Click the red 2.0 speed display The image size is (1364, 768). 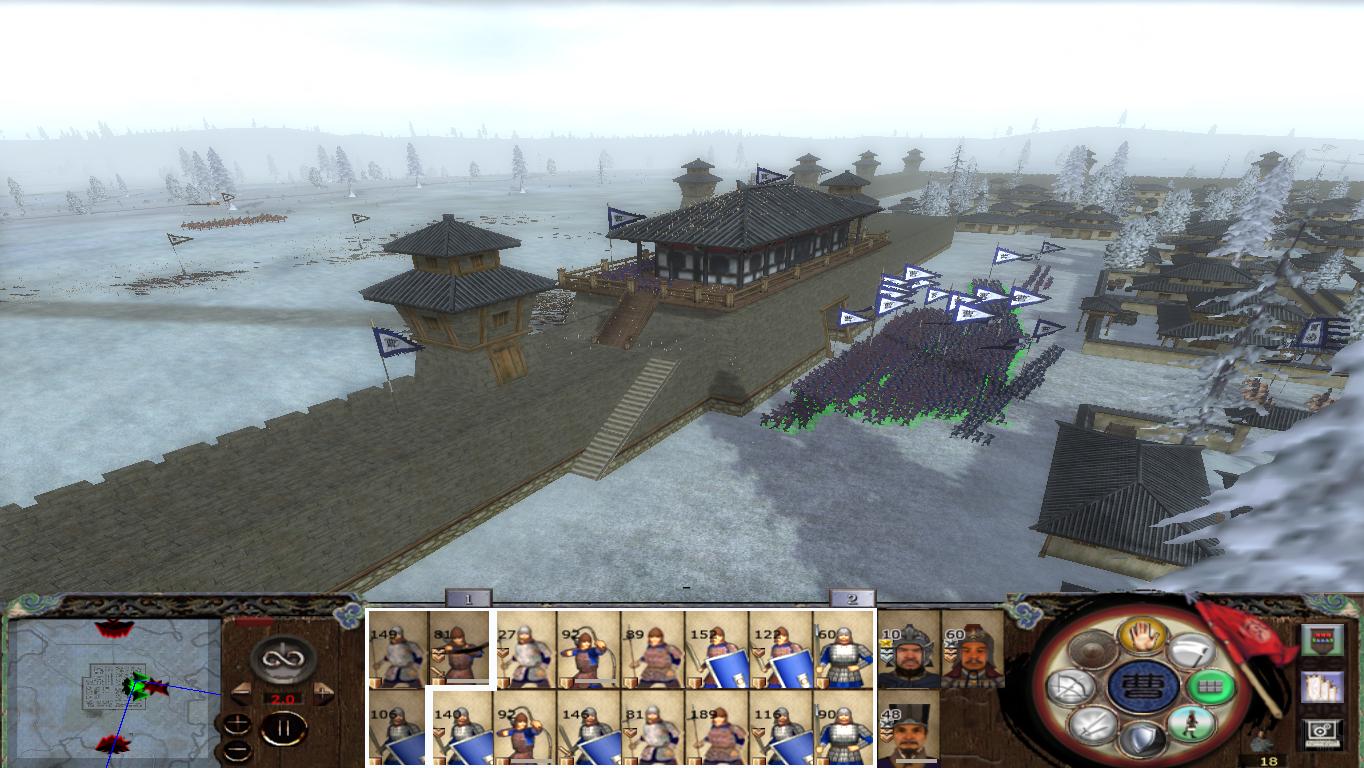coord(283,698)
